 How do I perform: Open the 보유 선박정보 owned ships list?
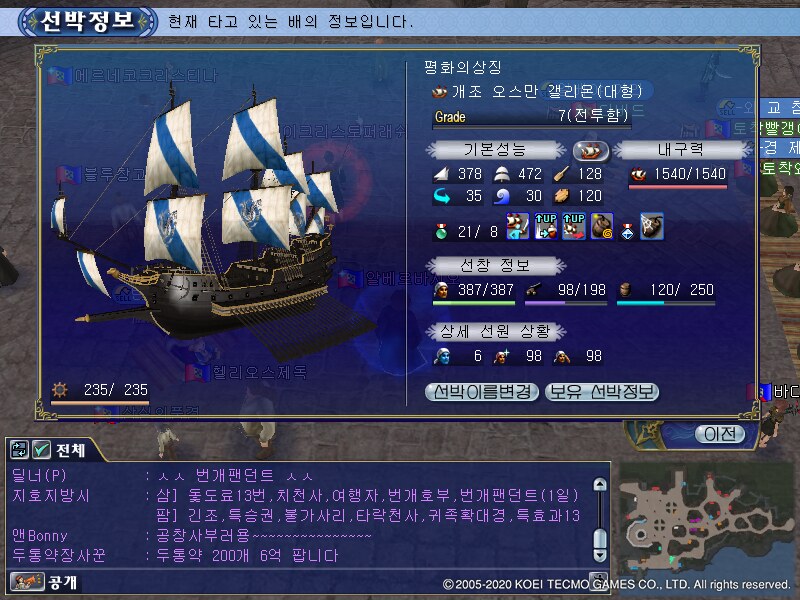[x=603, y=392]
